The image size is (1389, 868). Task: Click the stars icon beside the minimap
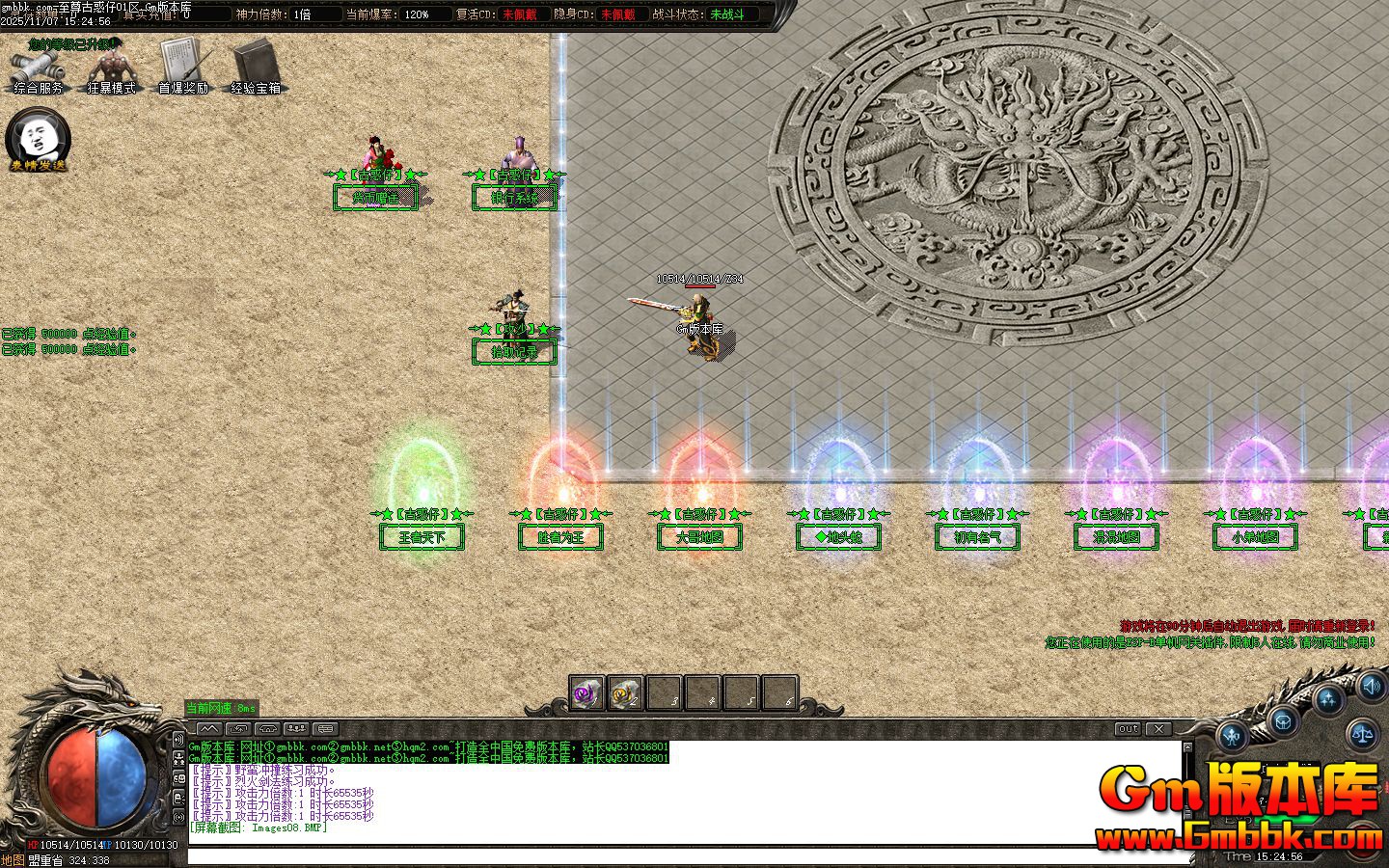tap(1328, 698)
